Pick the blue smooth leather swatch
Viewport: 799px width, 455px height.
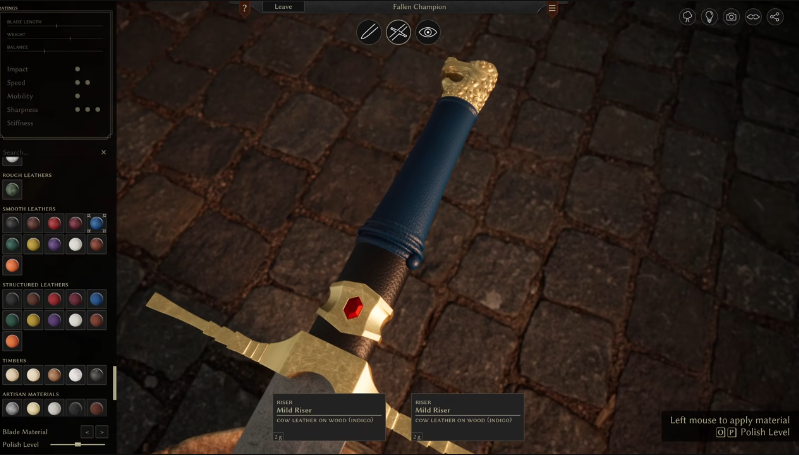pos(97,223)
